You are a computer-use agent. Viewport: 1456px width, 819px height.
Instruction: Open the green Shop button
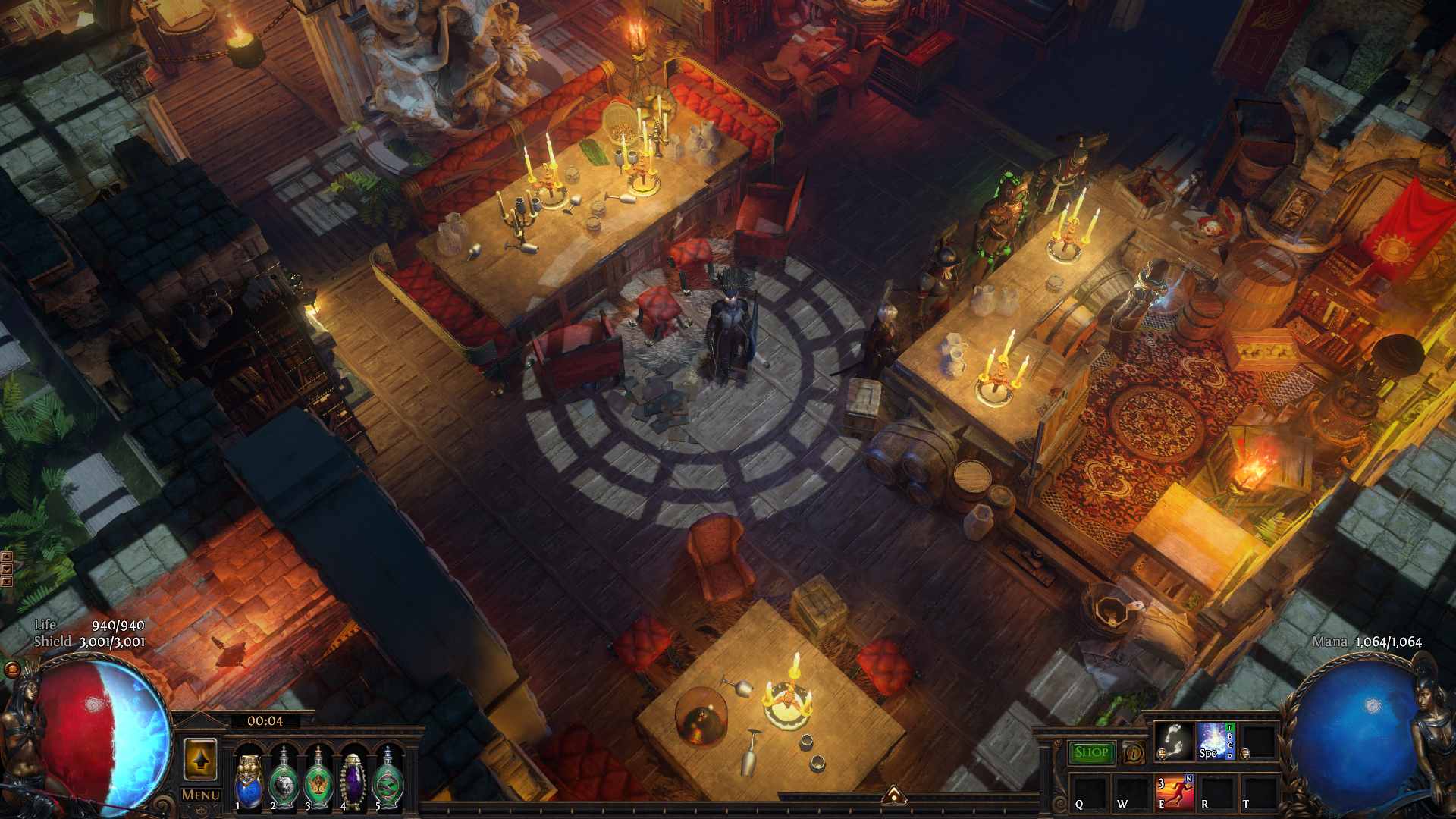[x=1091, y=752]
